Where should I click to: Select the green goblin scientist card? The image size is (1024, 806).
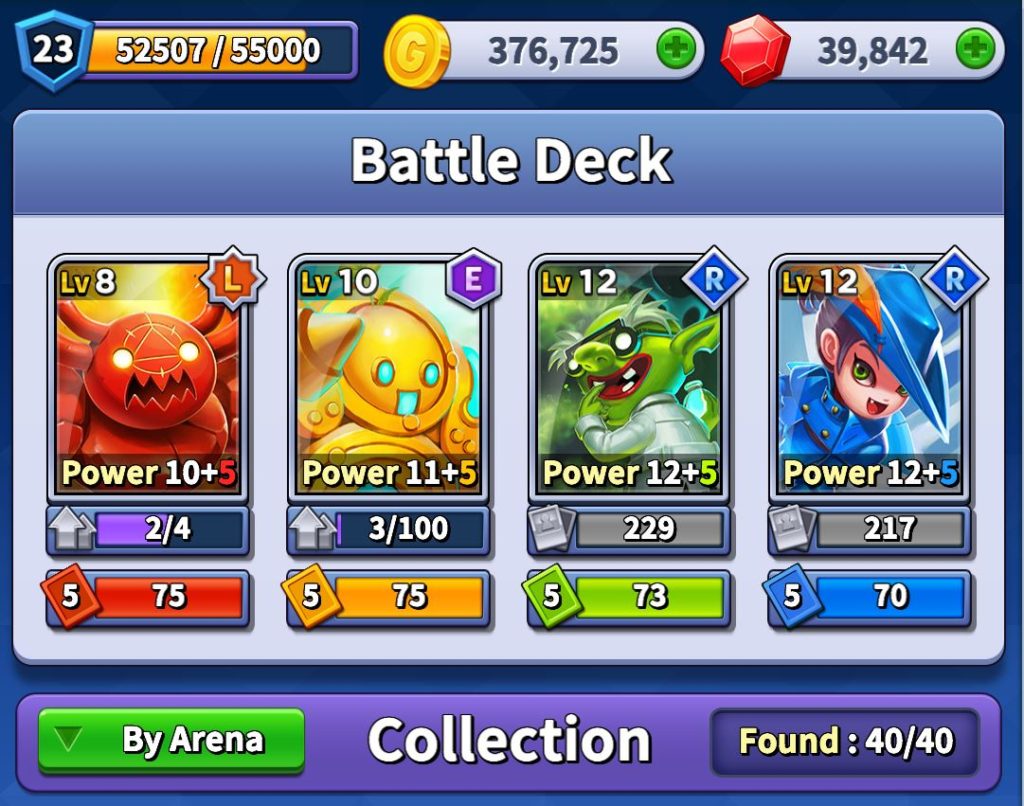point(628,380)
